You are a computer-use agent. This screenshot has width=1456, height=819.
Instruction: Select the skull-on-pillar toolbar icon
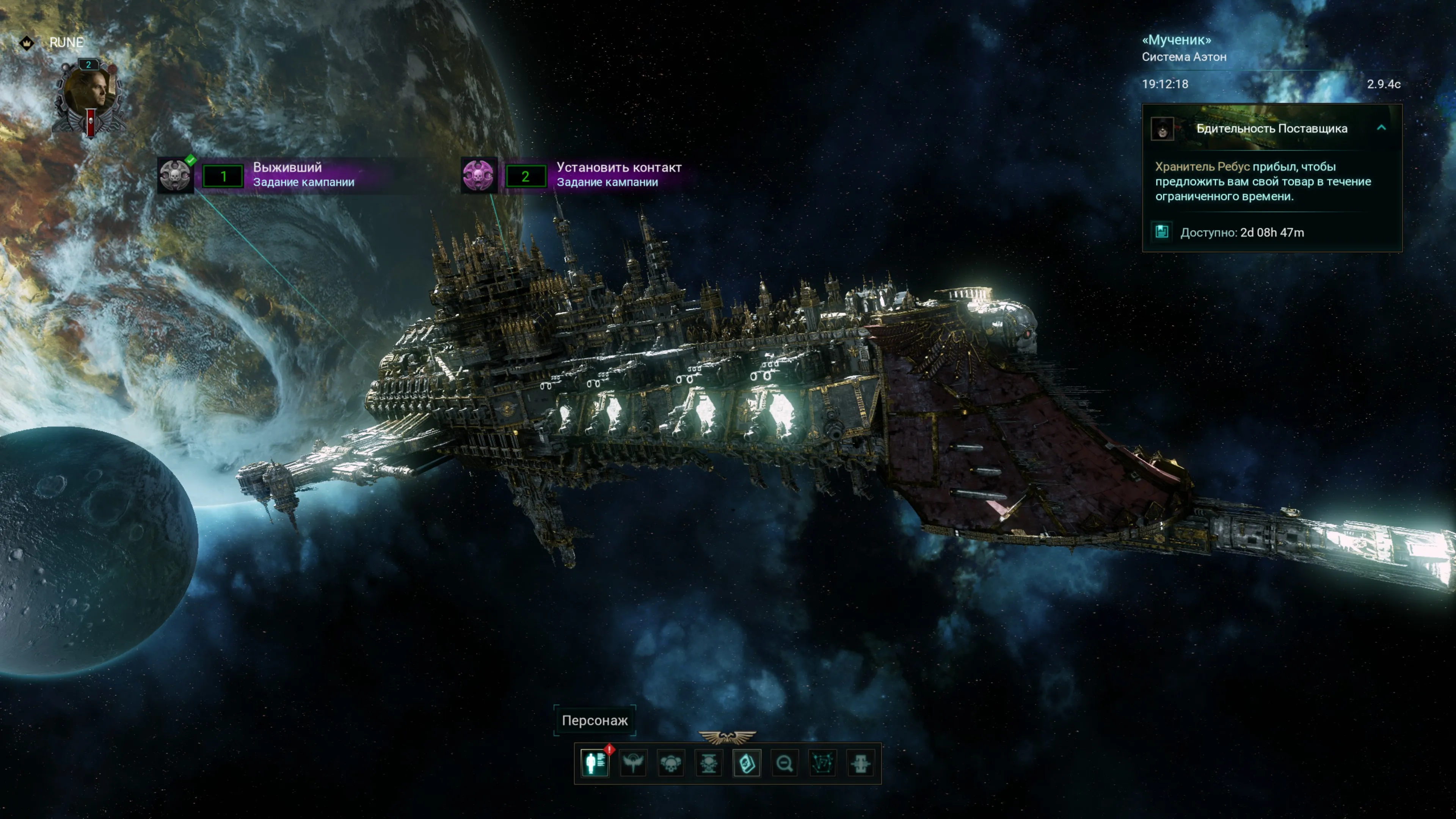pyautogui.click(x=709, y=764)
